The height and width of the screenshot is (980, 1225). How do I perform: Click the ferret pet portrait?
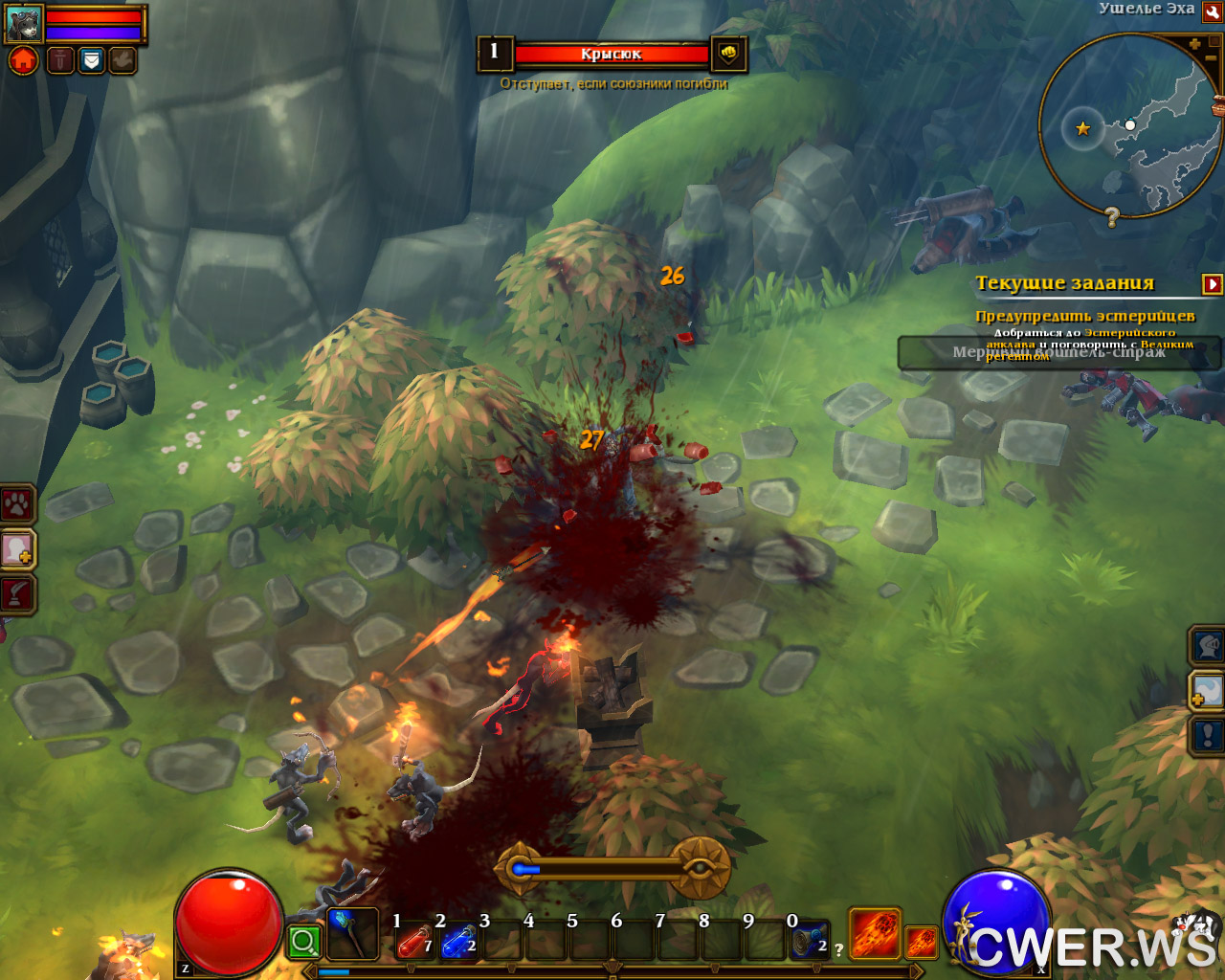click(24, 23)
